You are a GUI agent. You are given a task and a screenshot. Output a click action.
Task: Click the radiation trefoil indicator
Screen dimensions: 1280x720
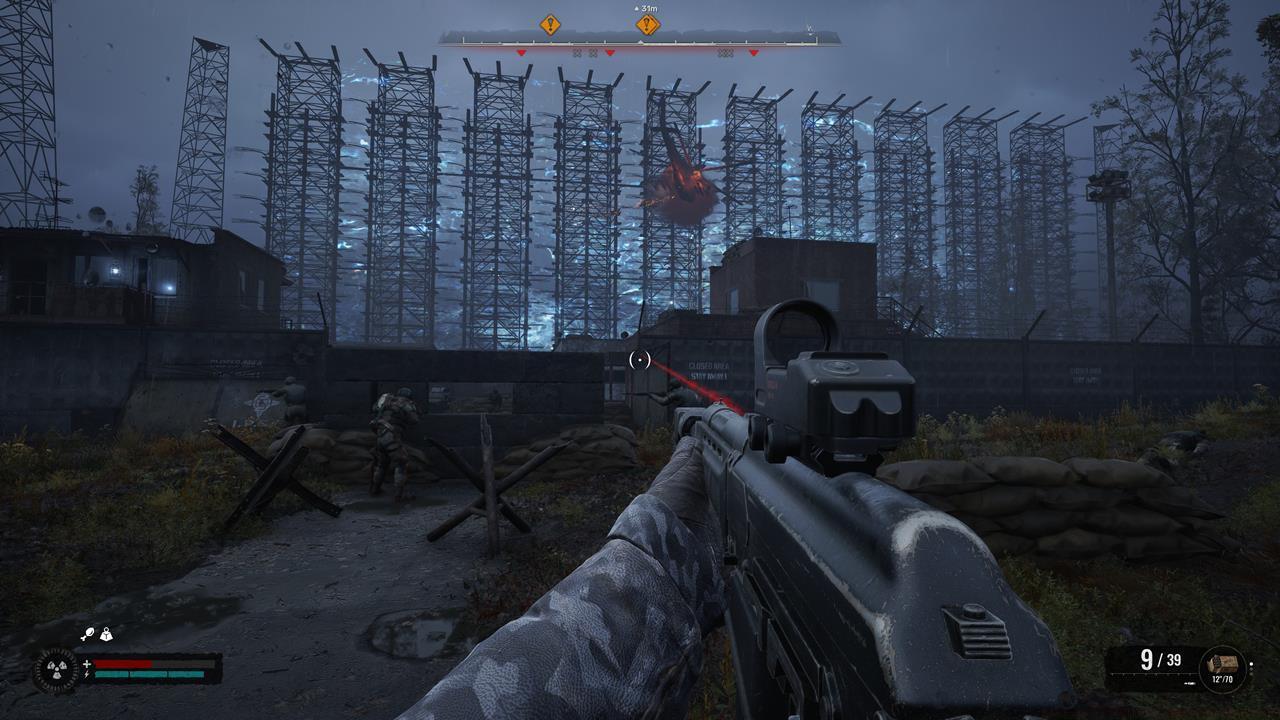(55, 669)
